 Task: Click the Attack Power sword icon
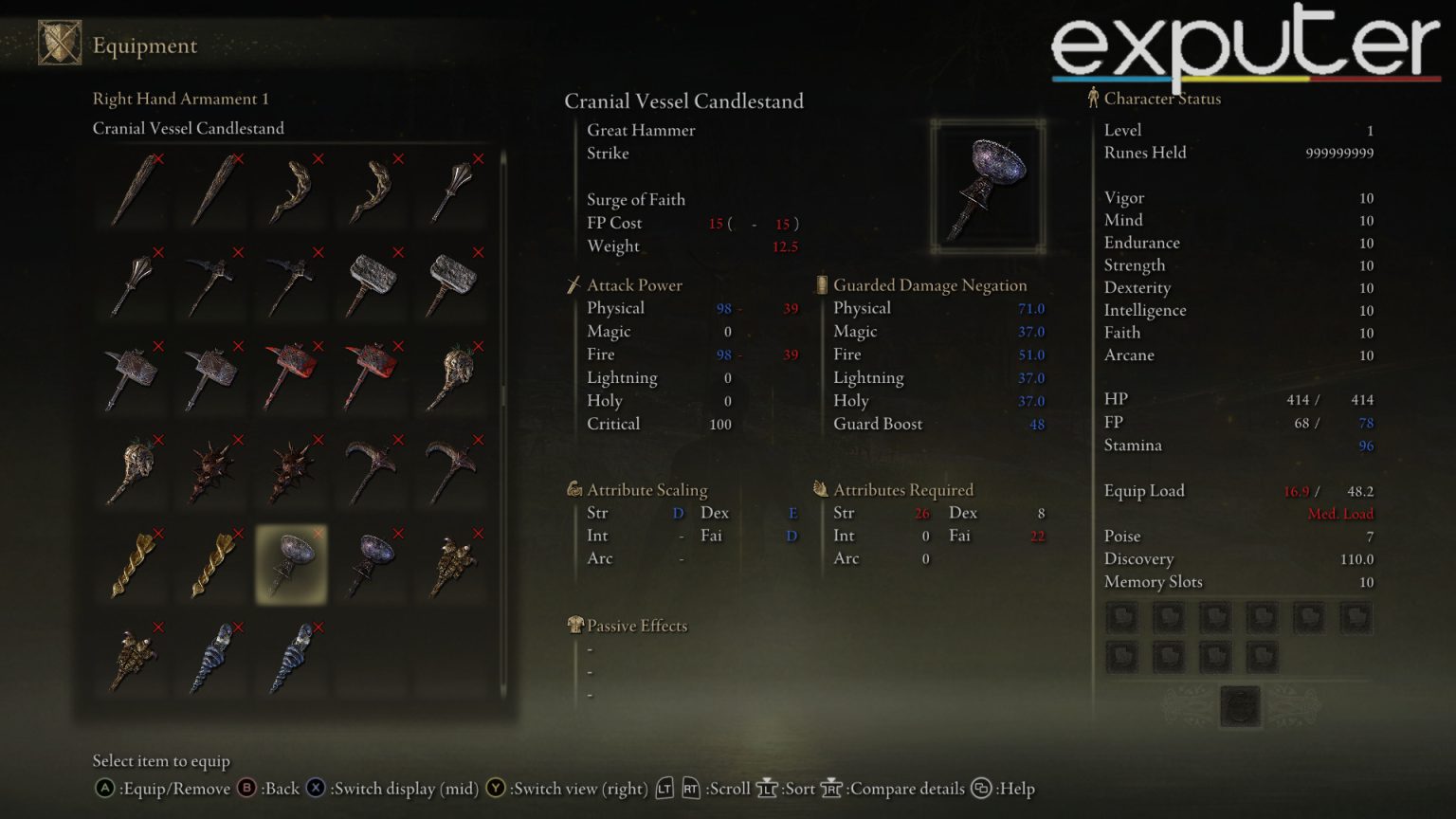574,284
